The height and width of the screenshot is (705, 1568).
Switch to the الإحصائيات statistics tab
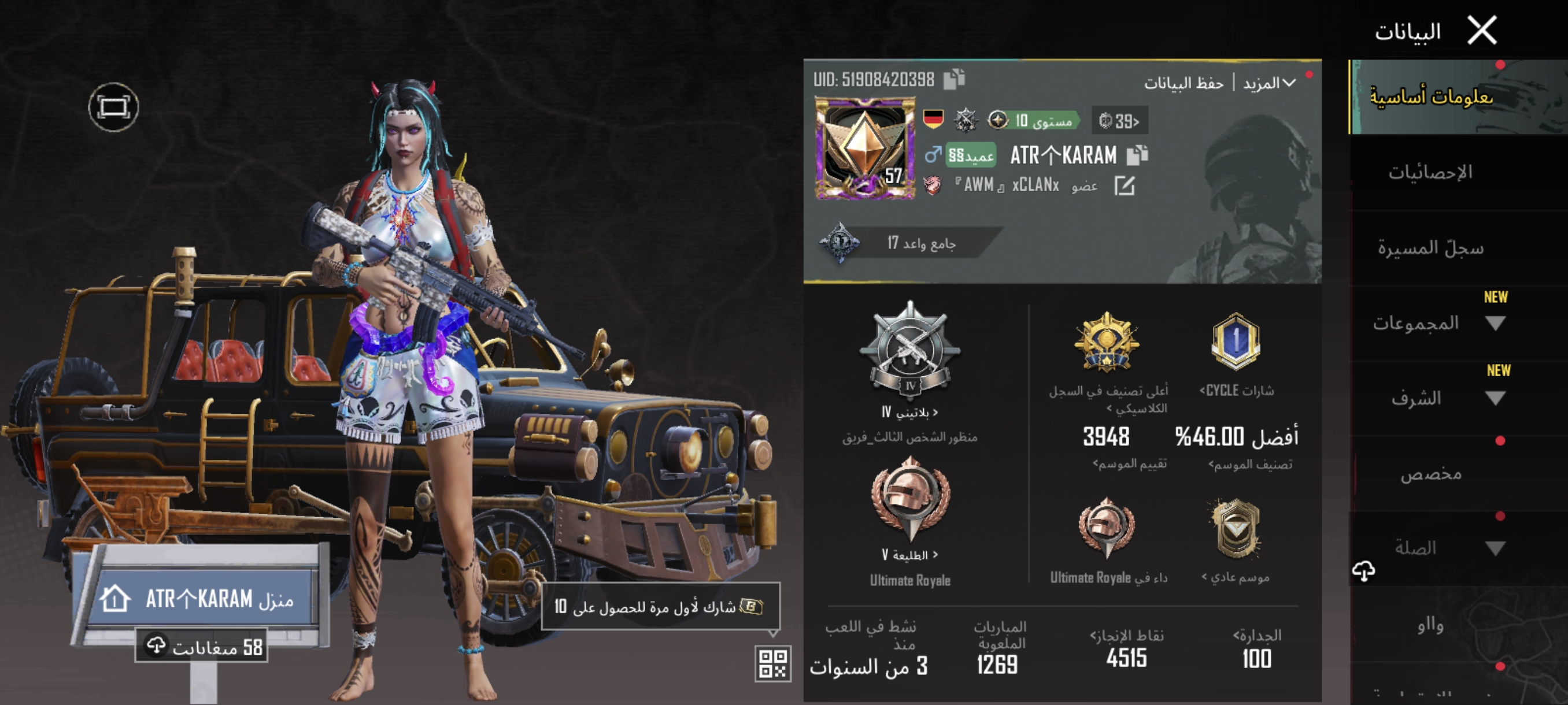[x=1430, y=173]
